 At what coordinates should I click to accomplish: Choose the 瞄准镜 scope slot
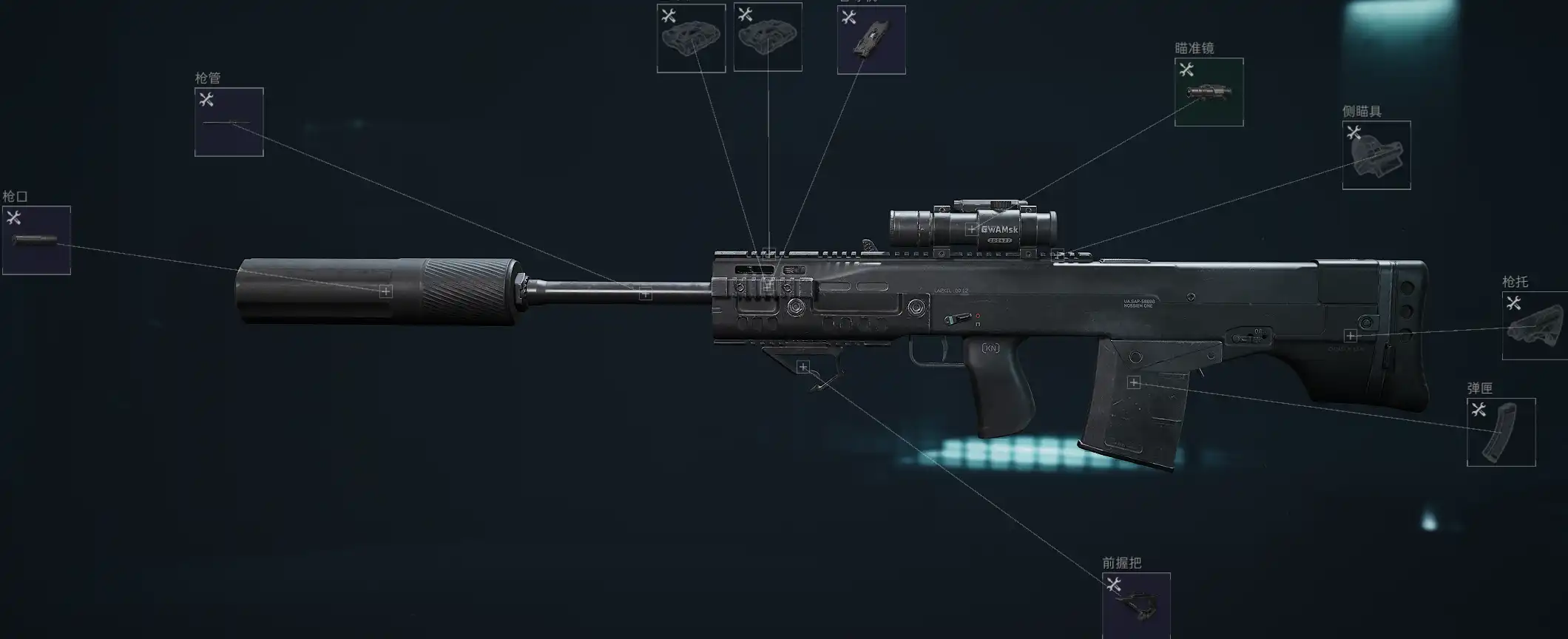click(1209, 92)
